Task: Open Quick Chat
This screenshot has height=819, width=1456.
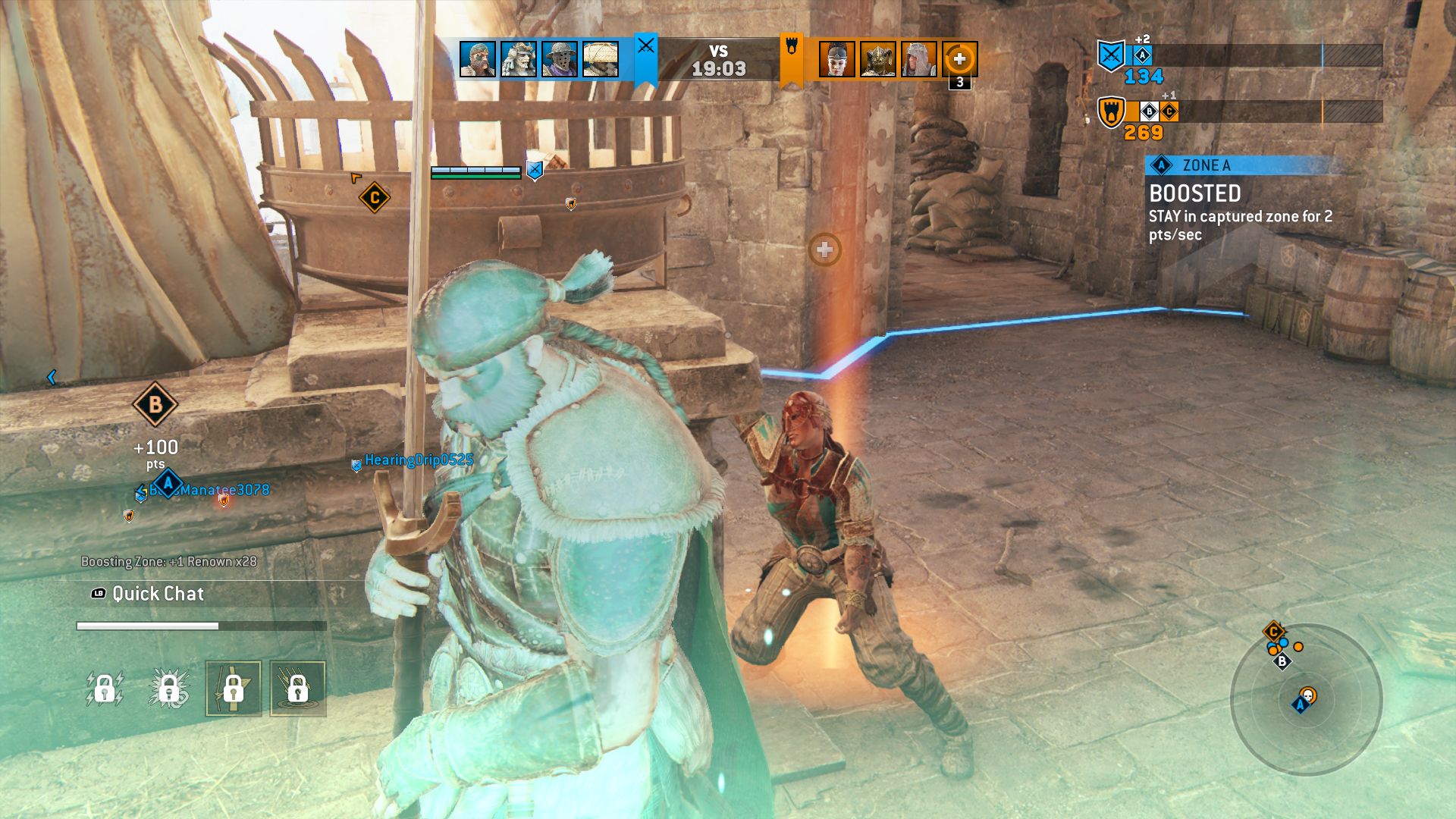Action: [x=155, y=594]
